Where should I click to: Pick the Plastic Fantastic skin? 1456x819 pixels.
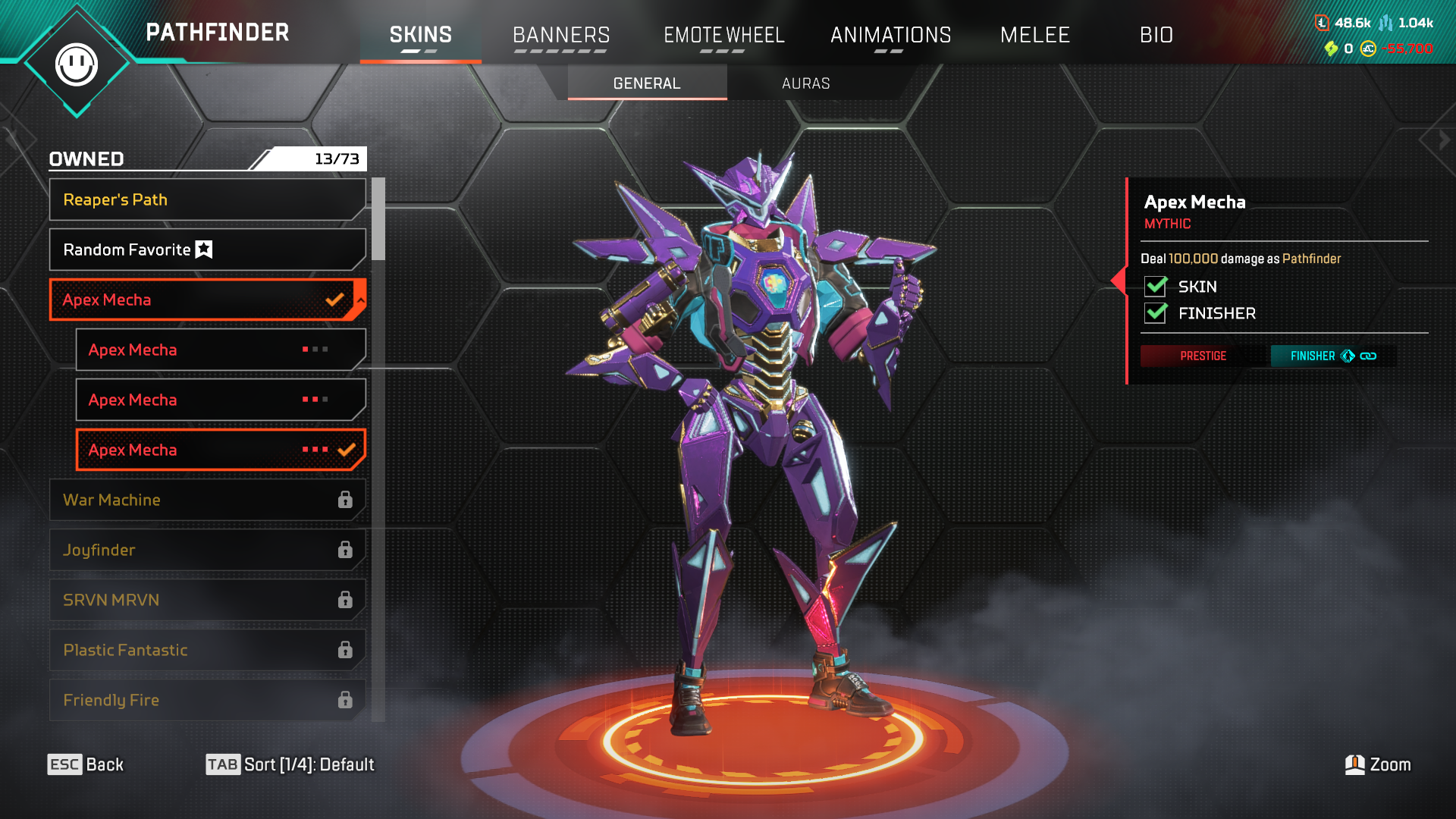tap(206, 650)
